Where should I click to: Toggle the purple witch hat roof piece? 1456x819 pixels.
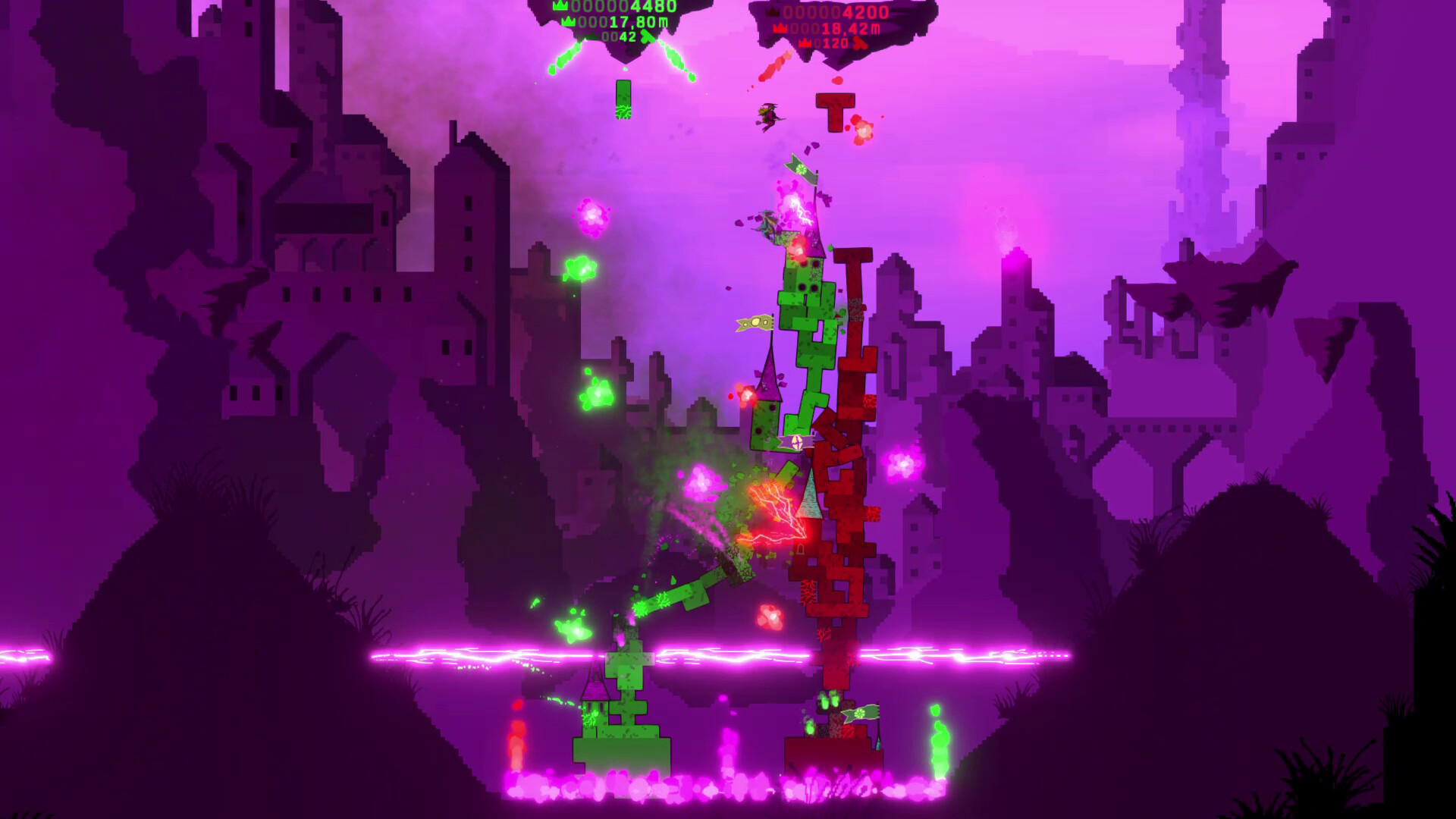(x=768, y=383)
